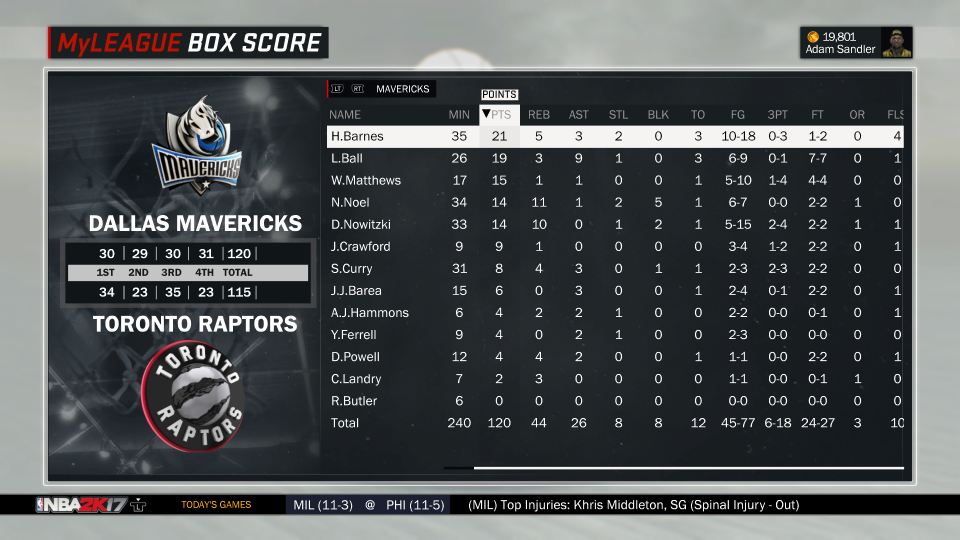Sort by REB column header
The image size is (960, 540).
click(x=539, y=114)
